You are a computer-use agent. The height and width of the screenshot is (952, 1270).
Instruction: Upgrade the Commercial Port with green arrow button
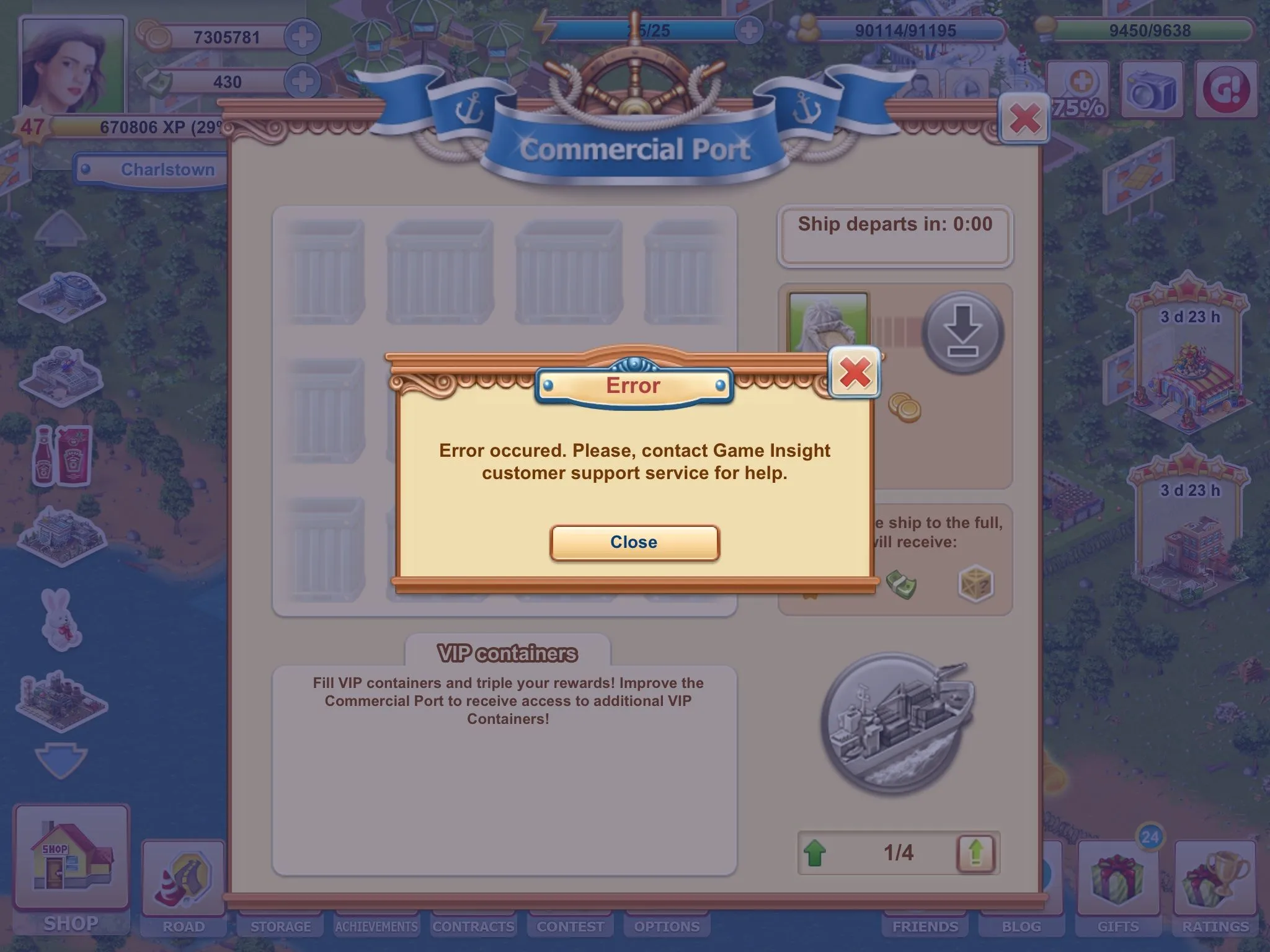(975, 853)
